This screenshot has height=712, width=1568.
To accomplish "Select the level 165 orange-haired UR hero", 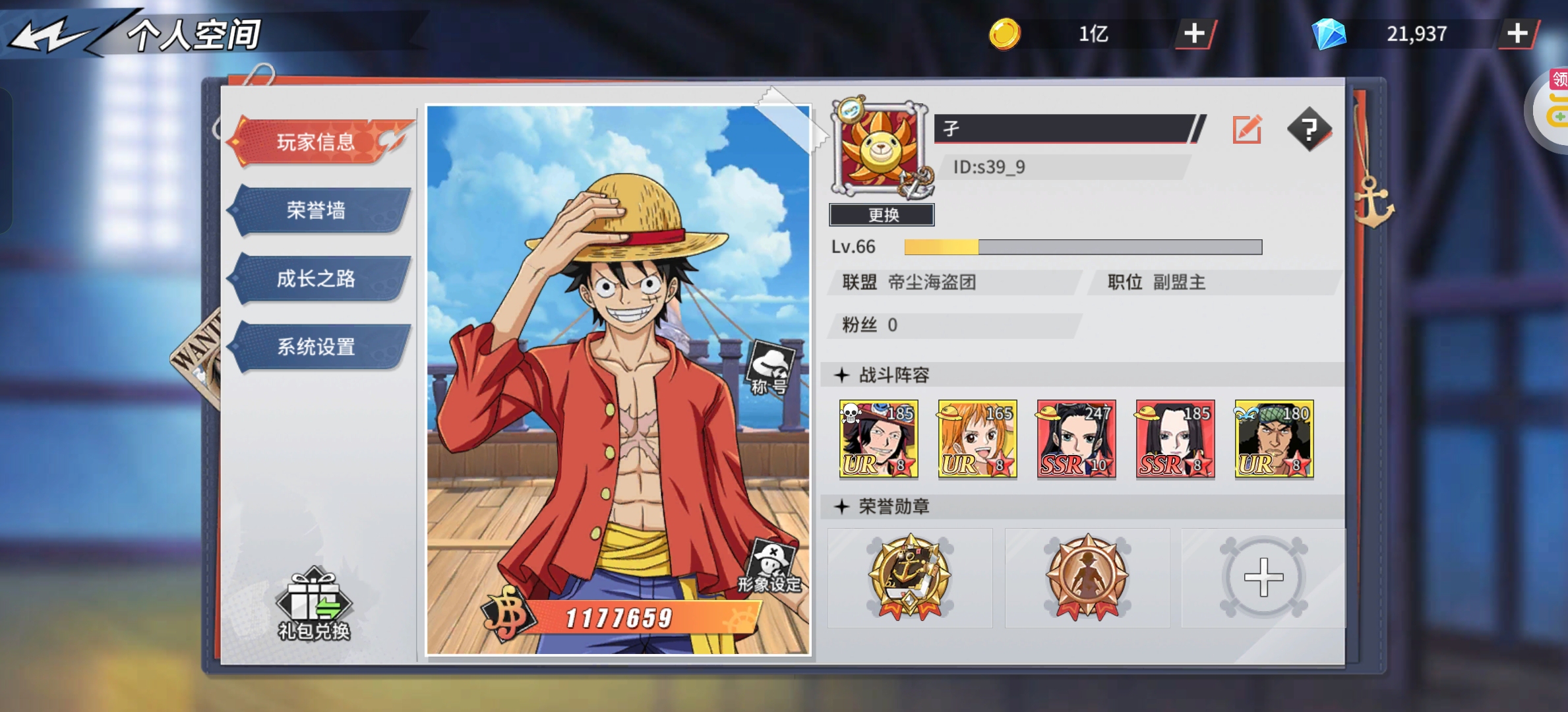I will 977,438.
